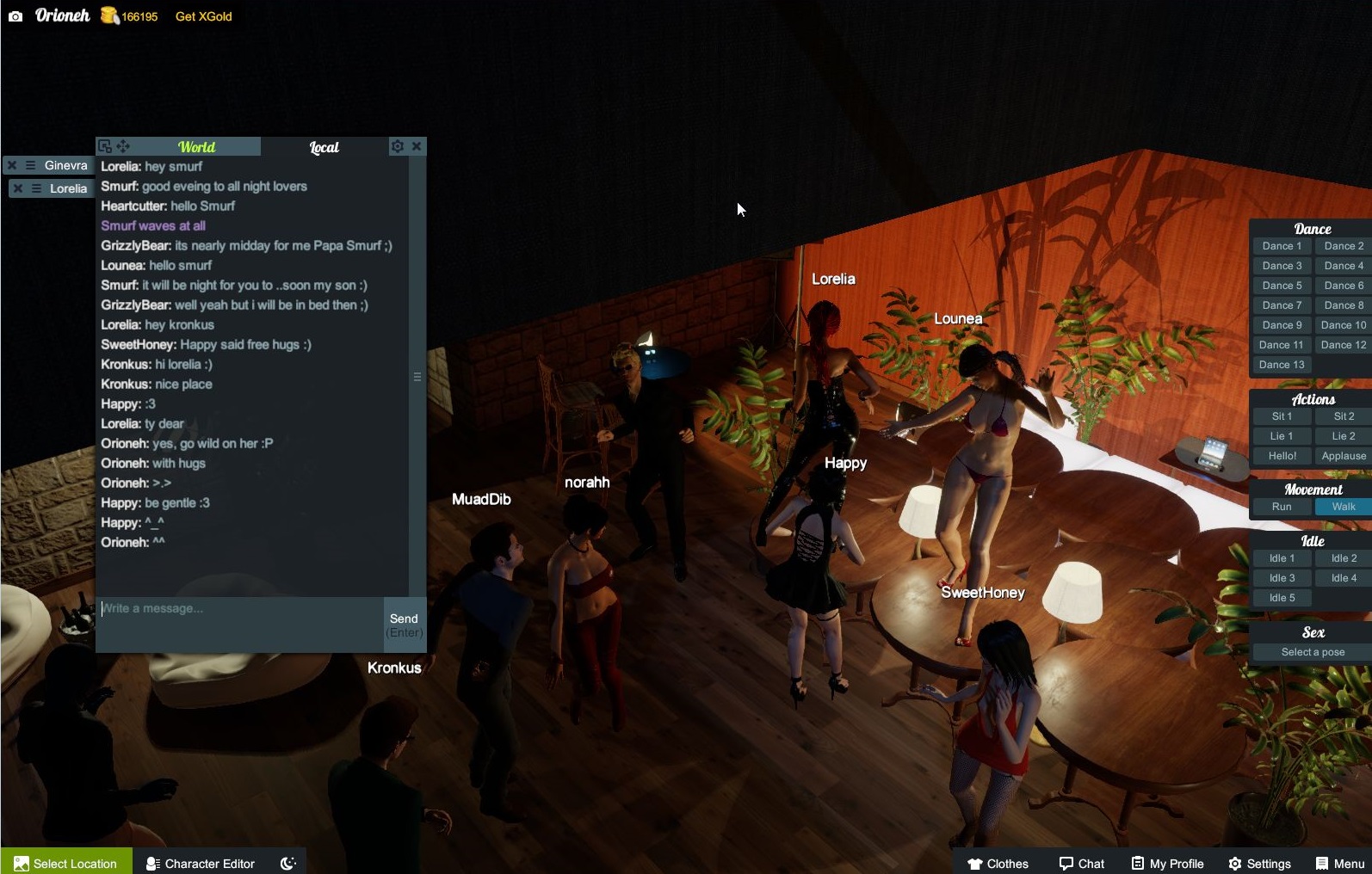The height and width of the screenshot is (874, 1372).
Task: Expand the Ginevra conversation options menu
Action: (x=32, y=164)
